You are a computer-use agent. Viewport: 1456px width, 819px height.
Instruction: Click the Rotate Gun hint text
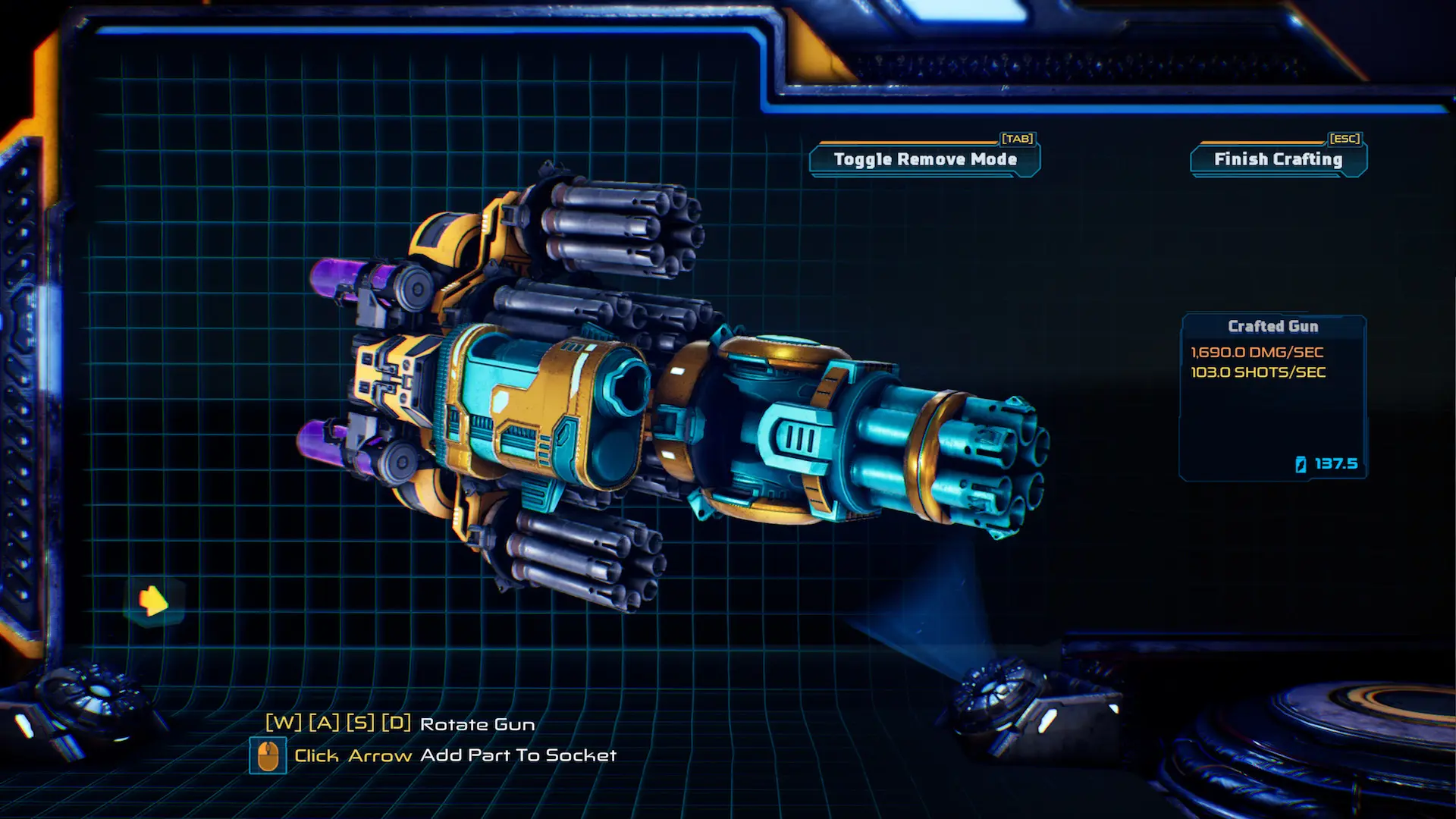(x=477, y=724)
